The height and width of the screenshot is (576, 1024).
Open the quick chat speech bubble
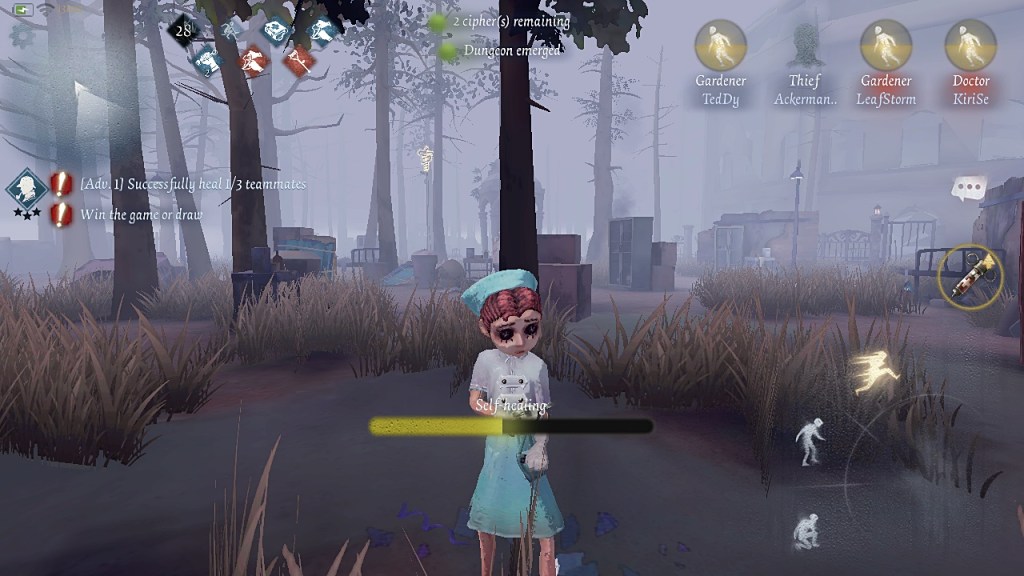coord(968,188)
